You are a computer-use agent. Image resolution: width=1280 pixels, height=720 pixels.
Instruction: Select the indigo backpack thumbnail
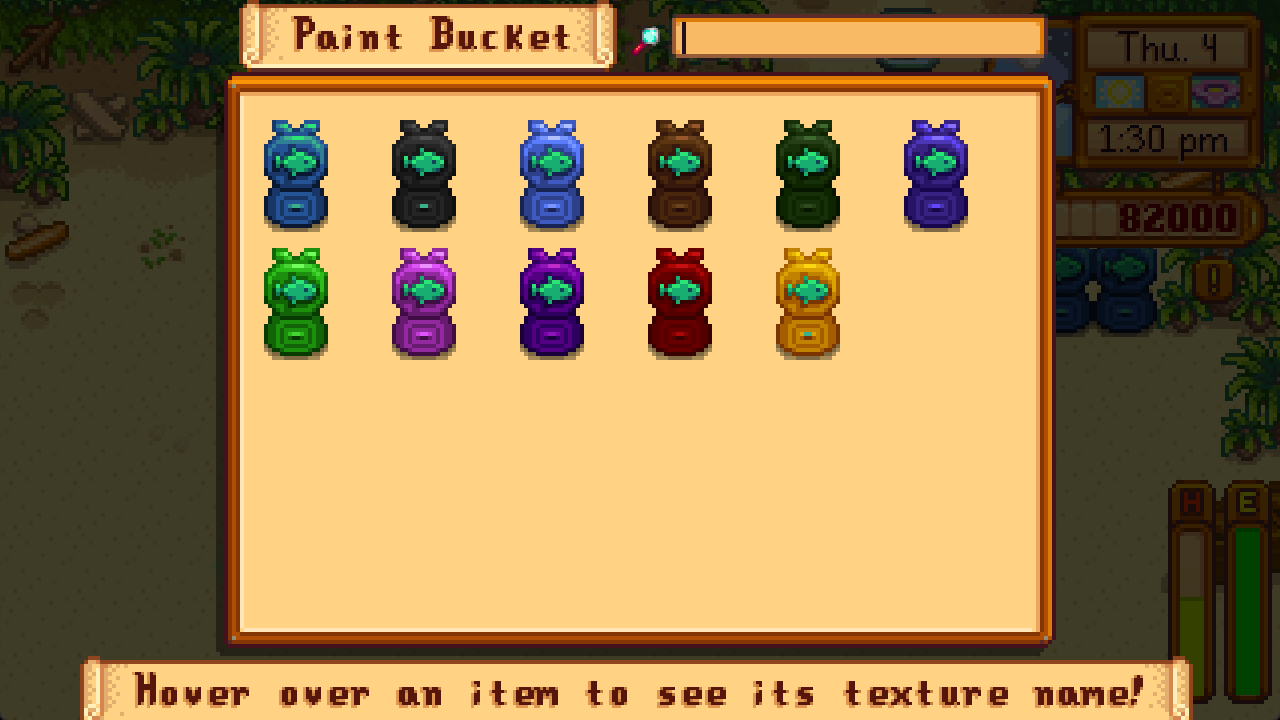935,175
